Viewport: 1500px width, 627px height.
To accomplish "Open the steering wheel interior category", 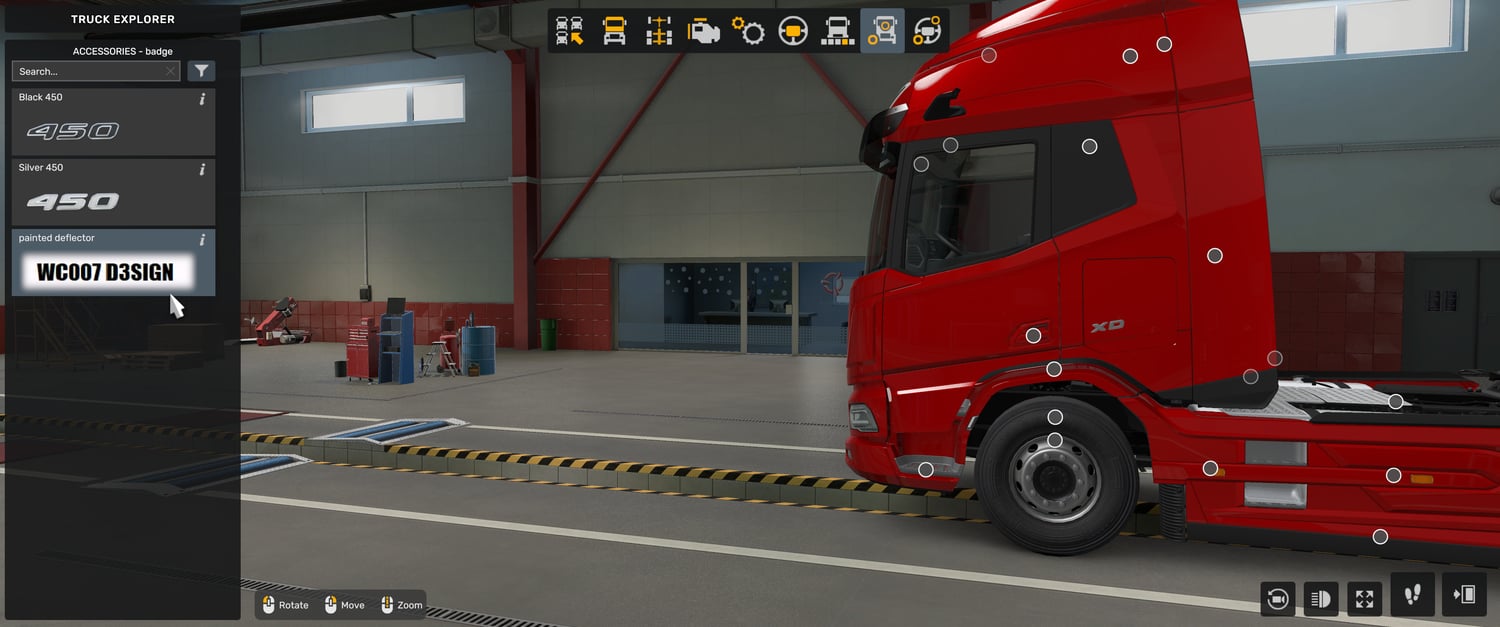I will click(x=793, y=31).
